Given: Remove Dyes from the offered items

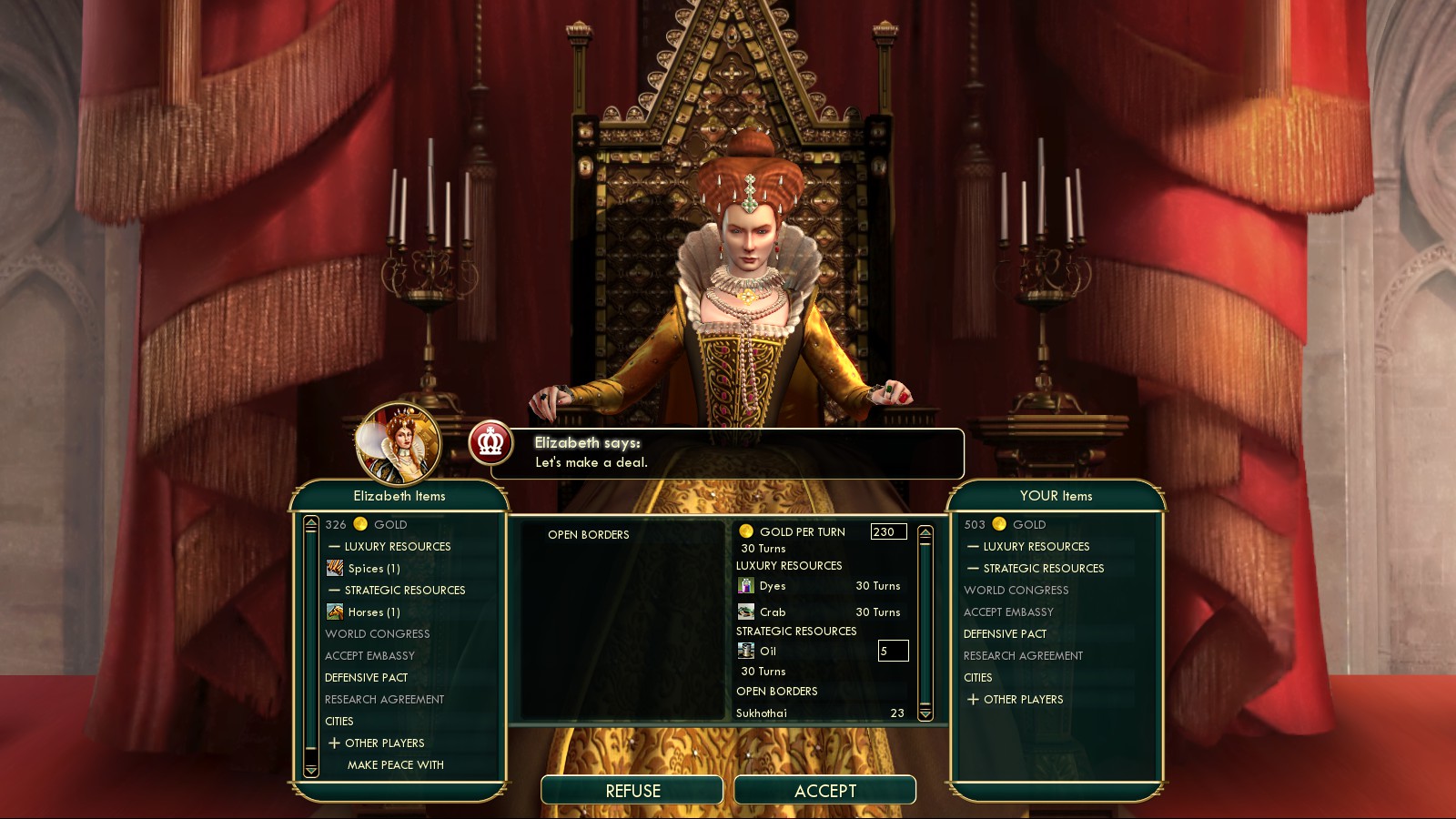Looking at the screenshot, I should pos(773,586).
